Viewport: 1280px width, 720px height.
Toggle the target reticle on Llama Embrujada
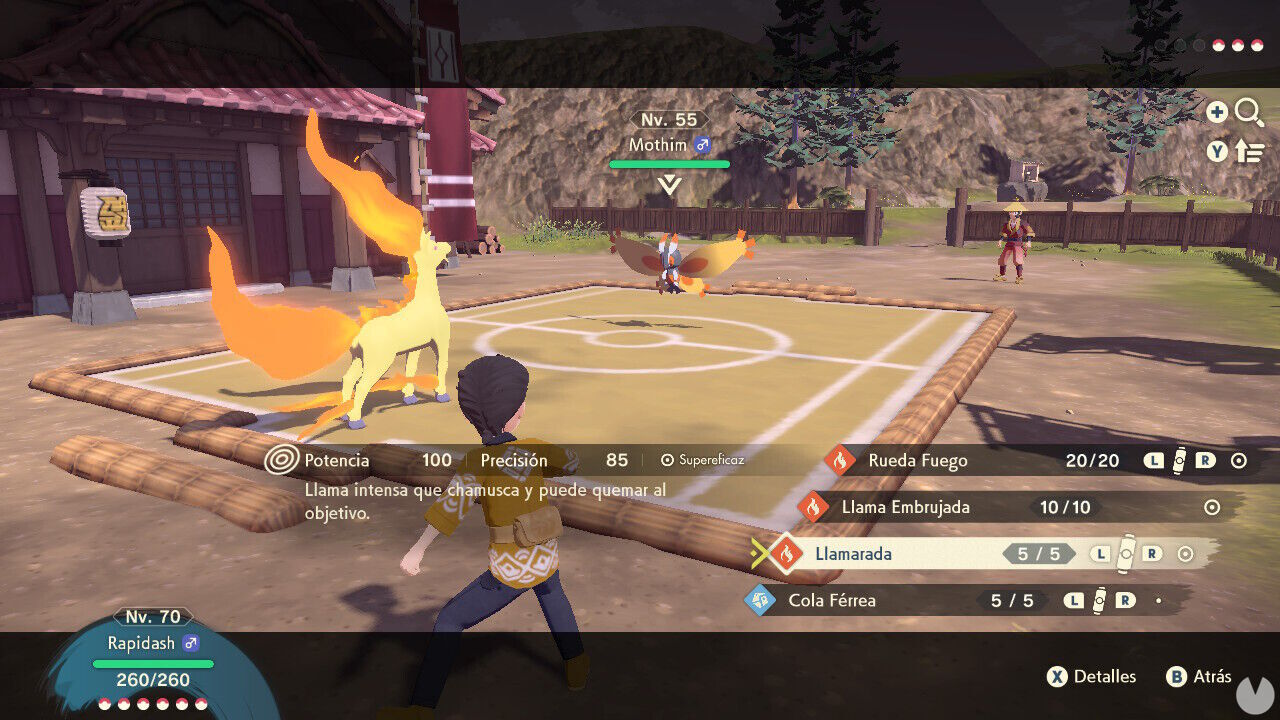(x=1211, y=507)
